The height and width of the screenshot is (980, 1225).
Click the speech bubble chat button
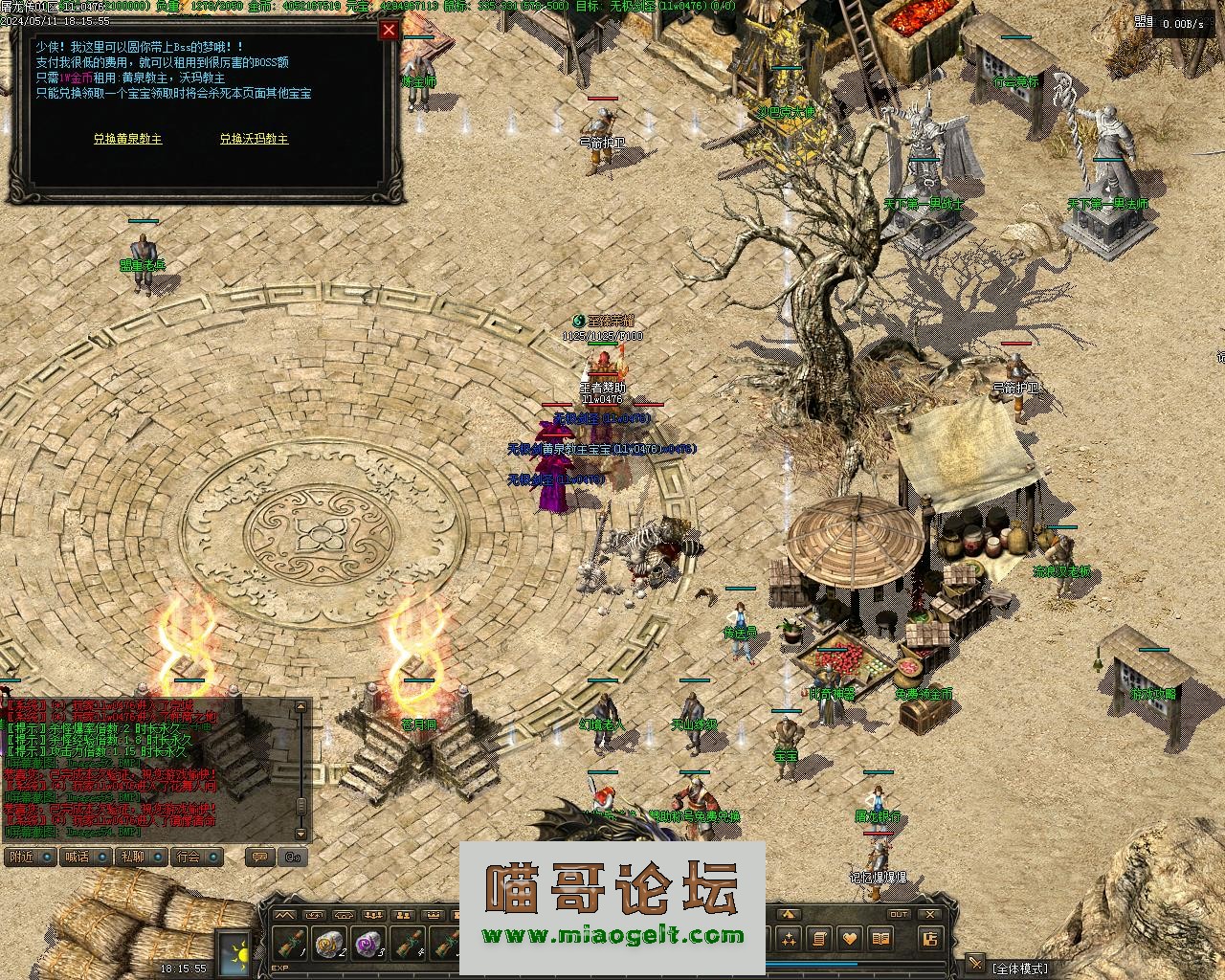[257, 857]
